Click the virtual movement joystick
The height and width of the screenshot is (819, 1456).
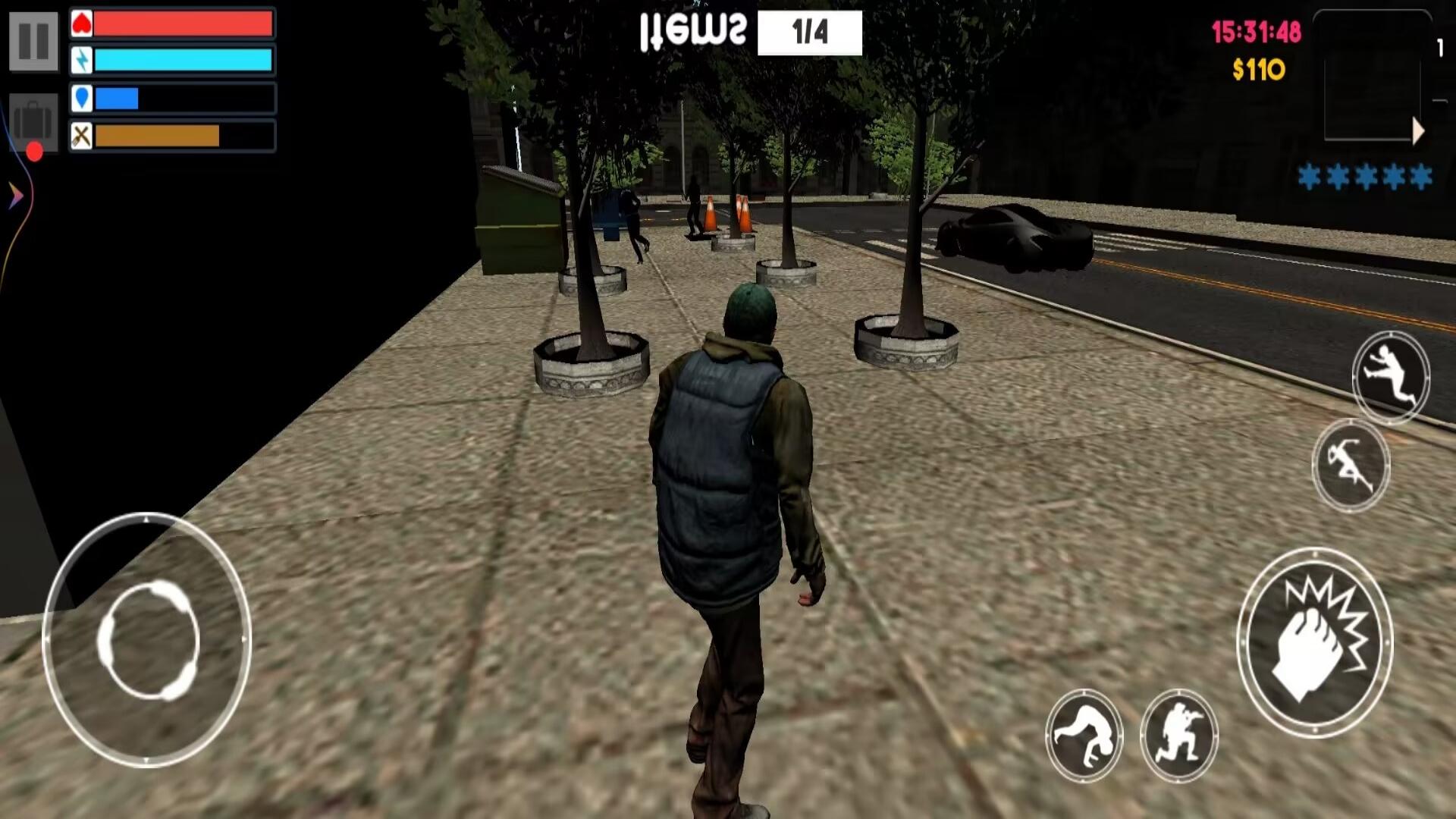point(148,640)
